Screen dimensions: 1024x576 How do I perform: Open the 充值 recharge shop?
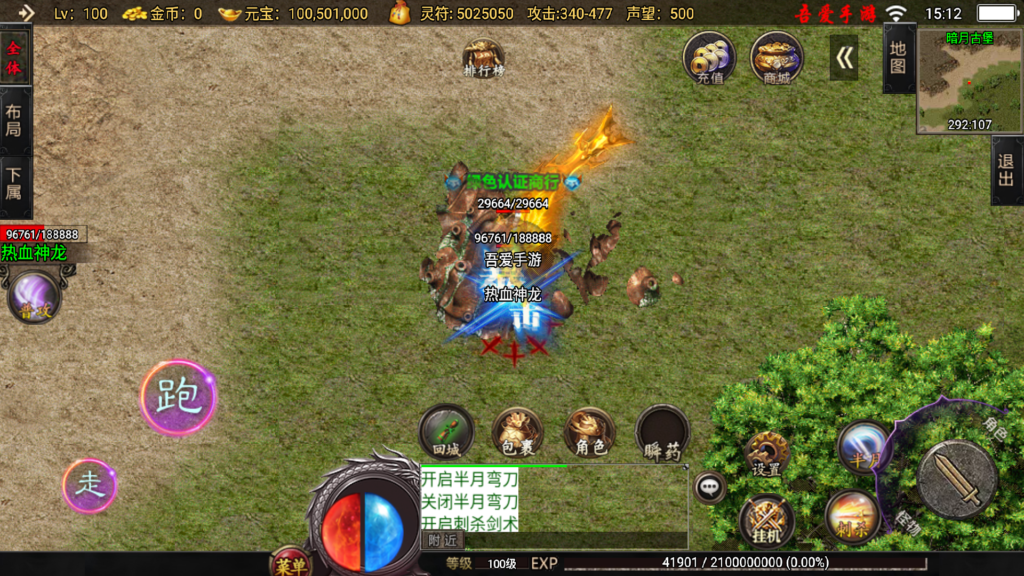coord(709,57)
